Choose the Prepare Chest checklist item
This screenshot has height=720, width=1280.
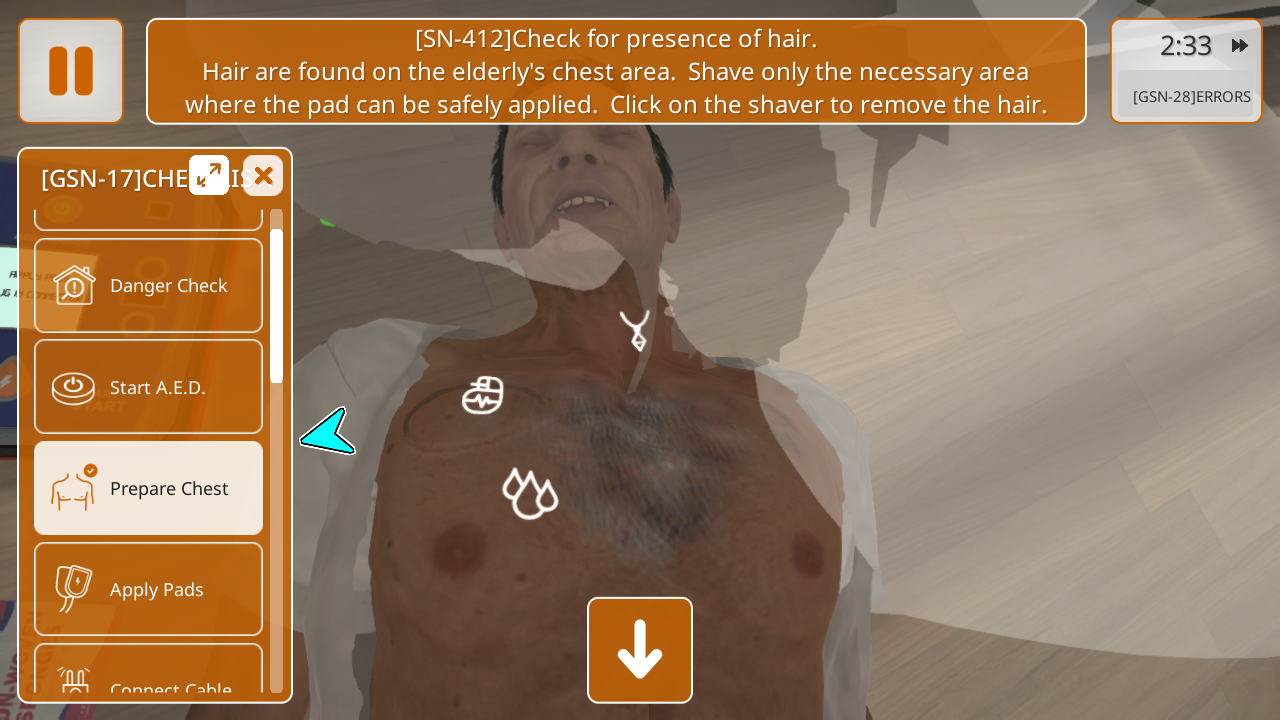[x=149, y=488]
